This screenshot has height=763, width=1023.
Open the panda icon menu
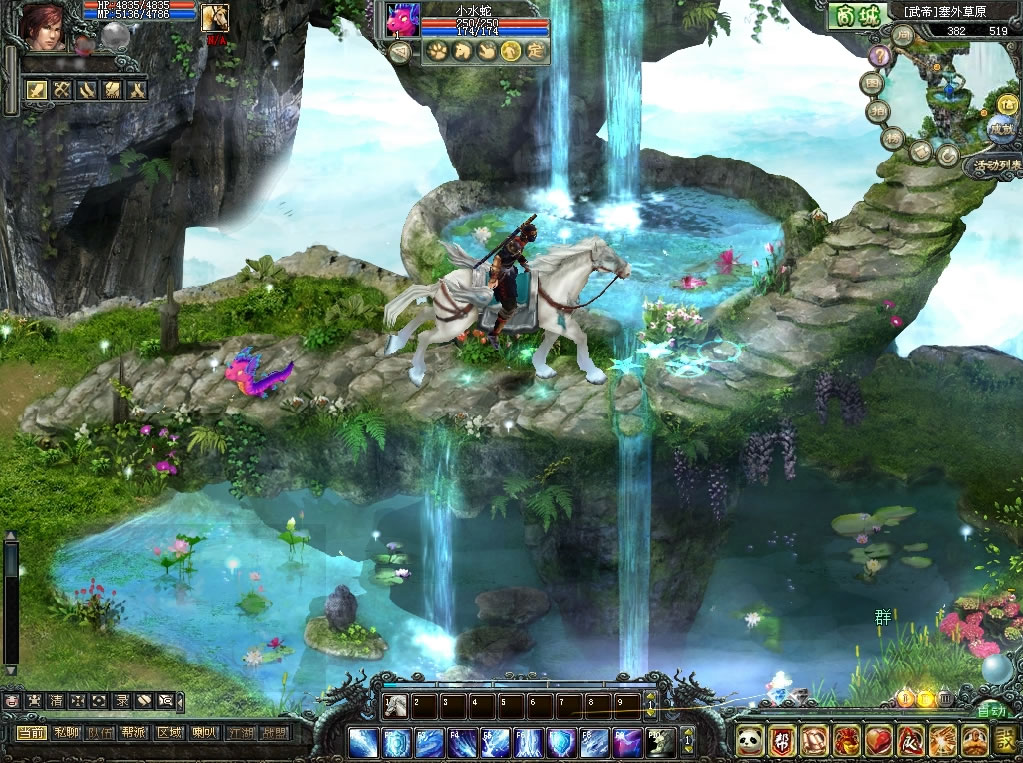point(751,741)
